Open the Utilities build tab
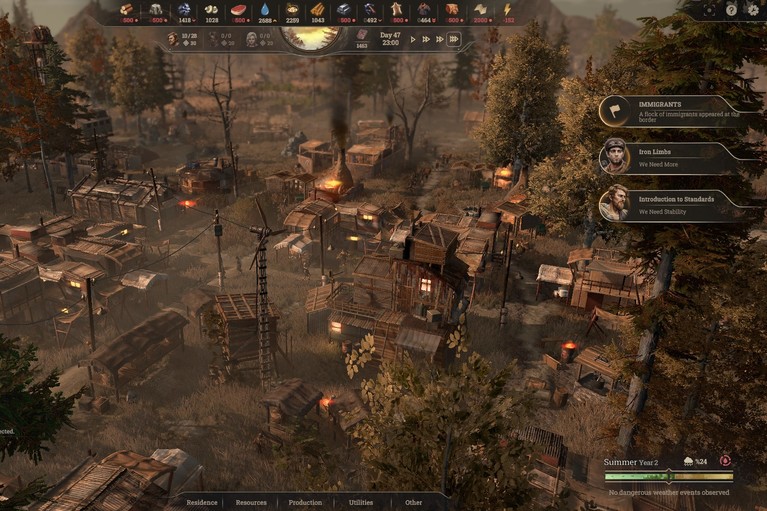The width and height of the screenshot is (767, 511). (361, 502)
